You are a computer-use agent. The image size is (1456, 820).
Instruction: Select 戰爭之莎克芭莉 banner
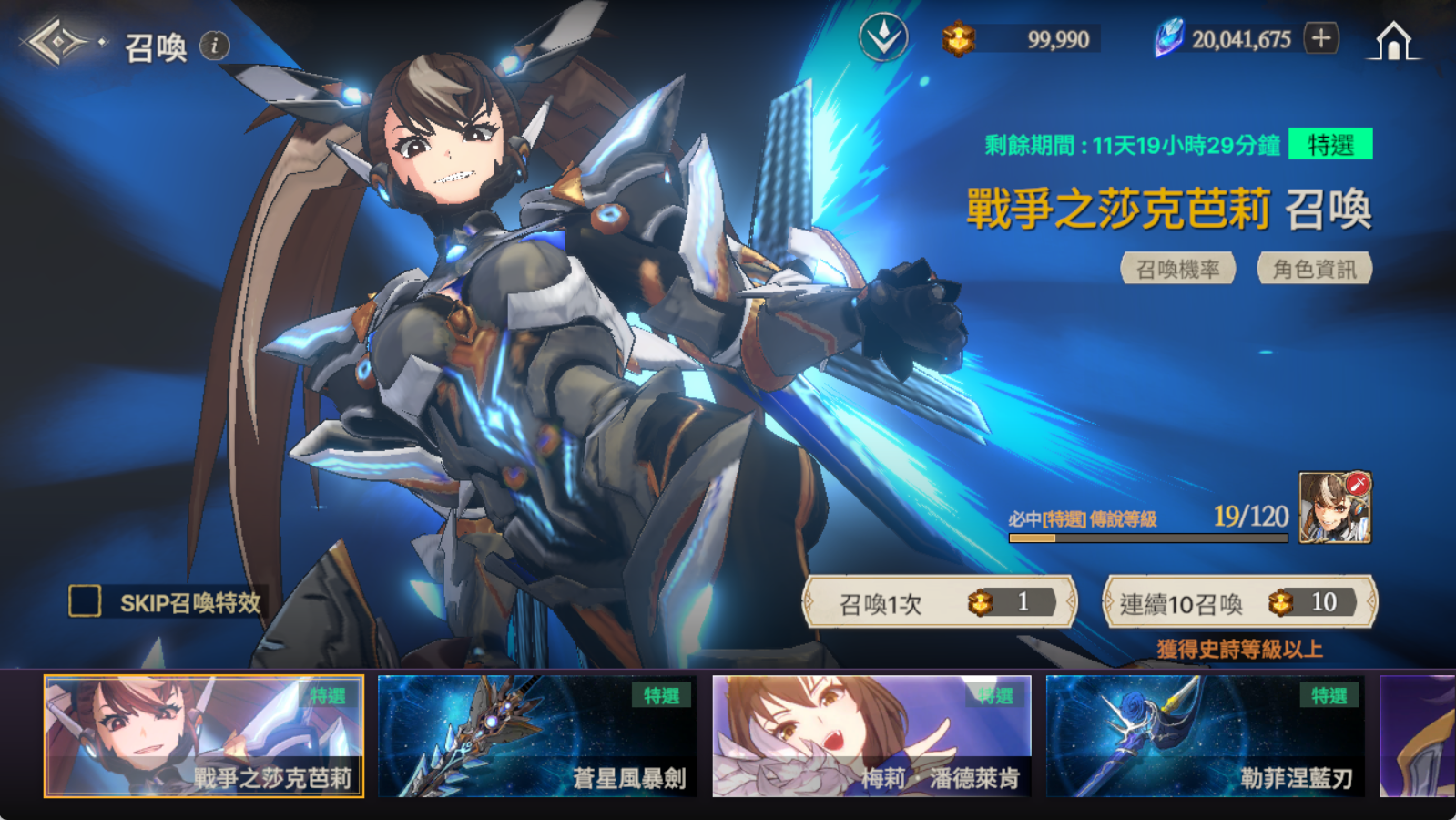pyautogui.click(x=204, y=736)
